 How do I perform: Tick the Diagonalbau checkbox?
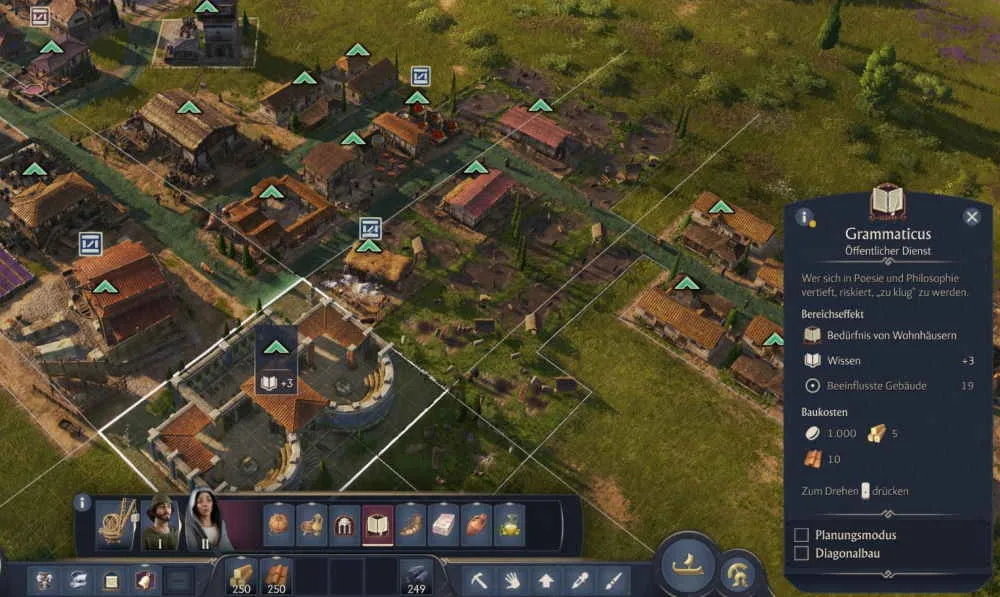pyautogui.click(x=801, y=553)
